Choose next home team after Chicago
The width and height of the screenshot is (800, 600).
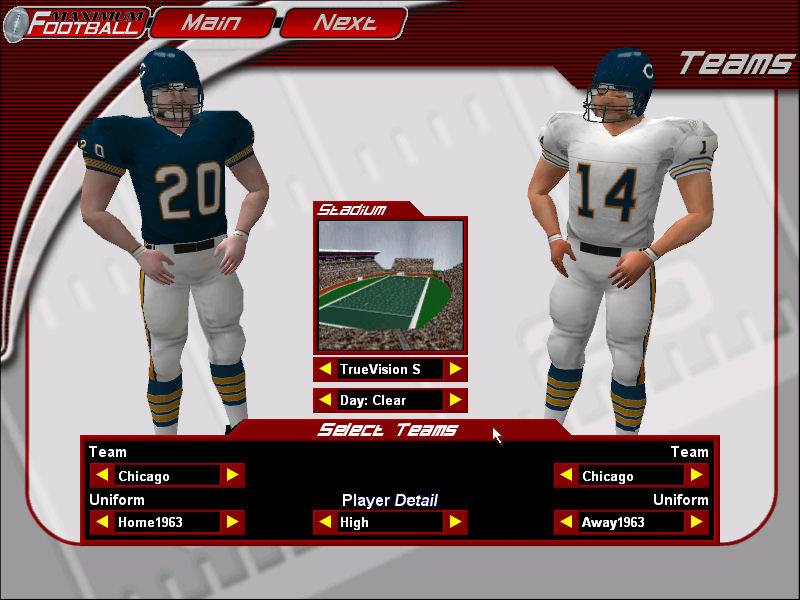[232, 476]
